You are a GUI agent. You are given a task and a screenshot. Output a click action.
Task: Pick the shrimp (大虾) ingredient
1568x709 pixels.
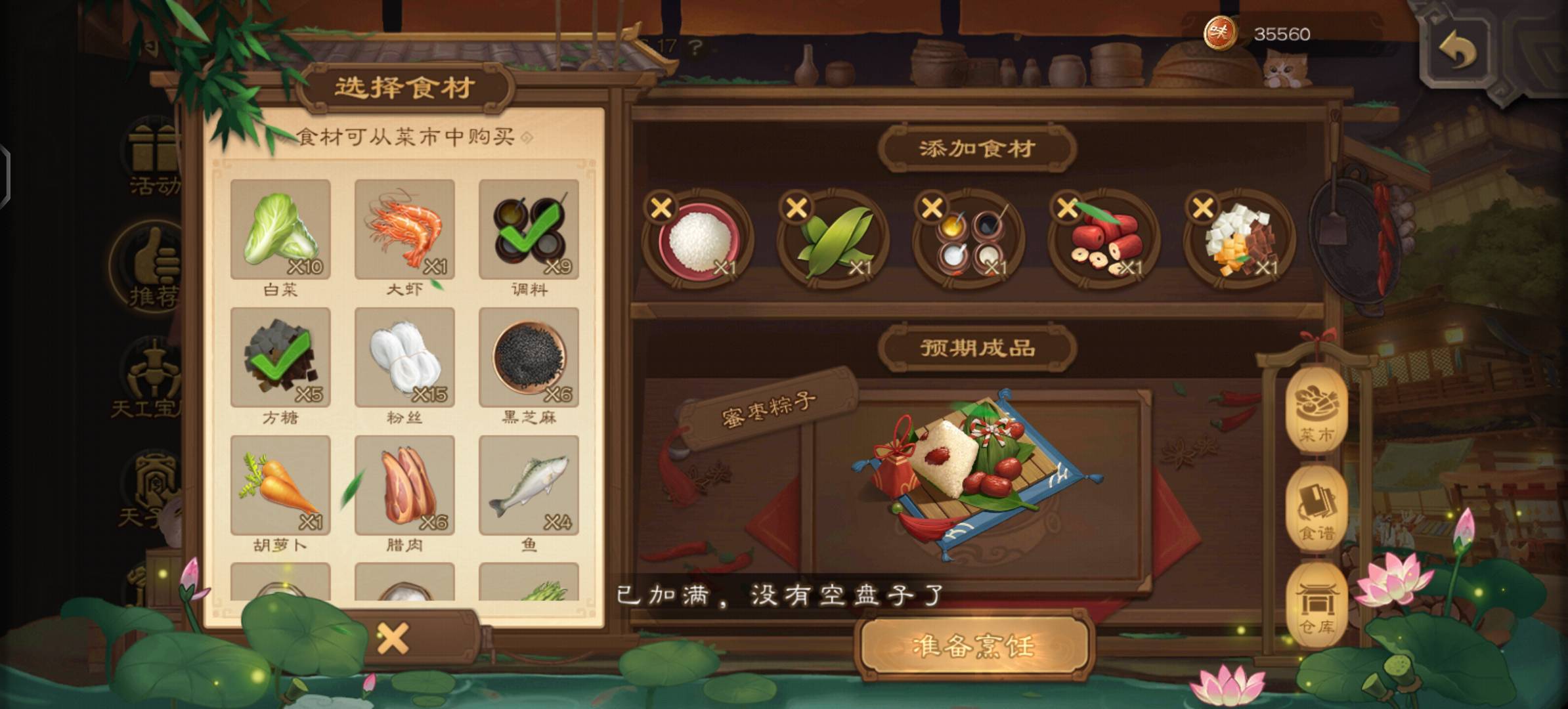pyautogui.click(x=404, y=229)
